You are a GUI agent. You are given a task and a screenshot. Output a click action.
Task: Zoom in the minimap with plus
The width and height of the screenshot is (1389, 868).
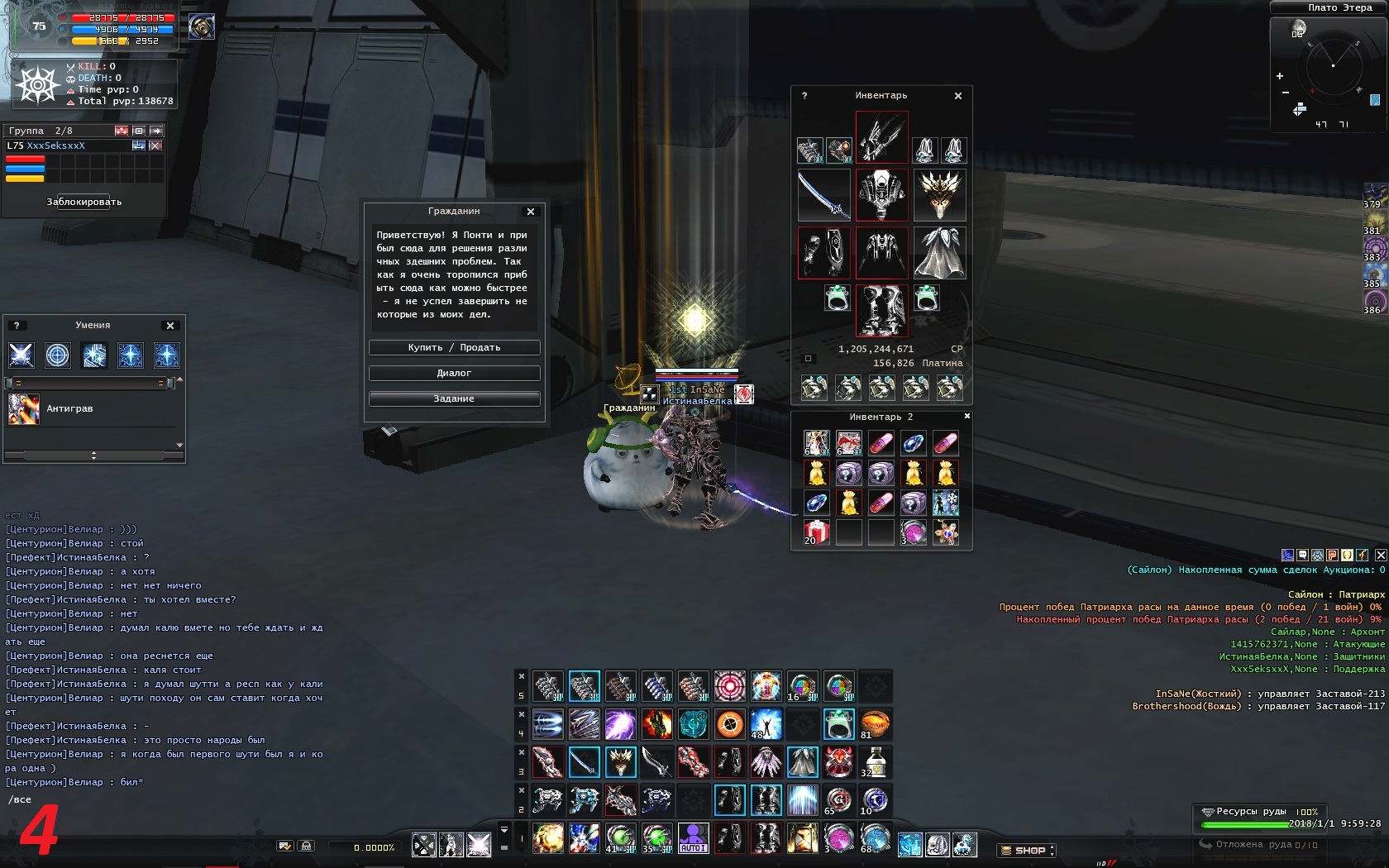pos(1280,76)
